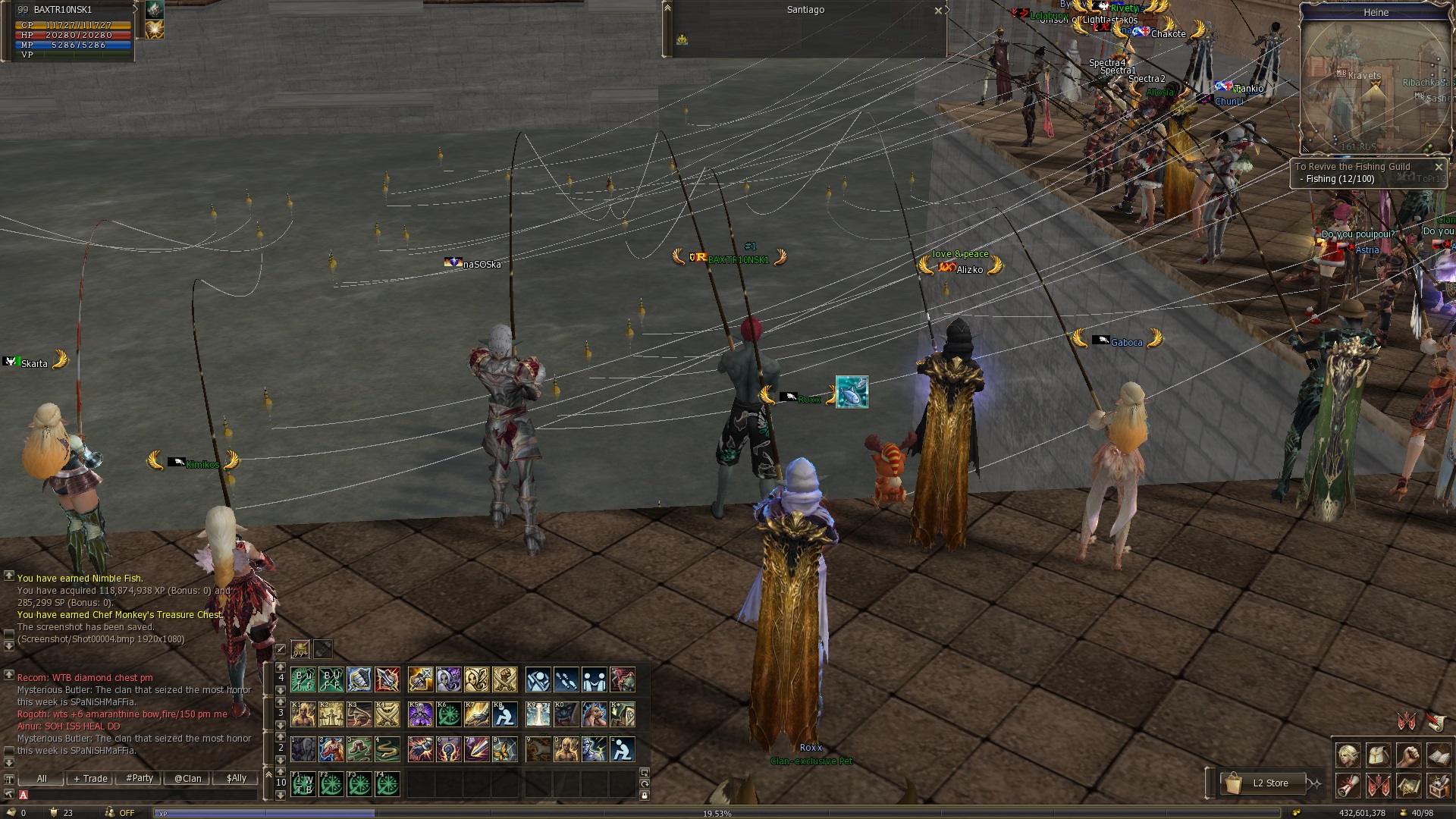Use the butterfly web skill in slot 8

(504, 749)
